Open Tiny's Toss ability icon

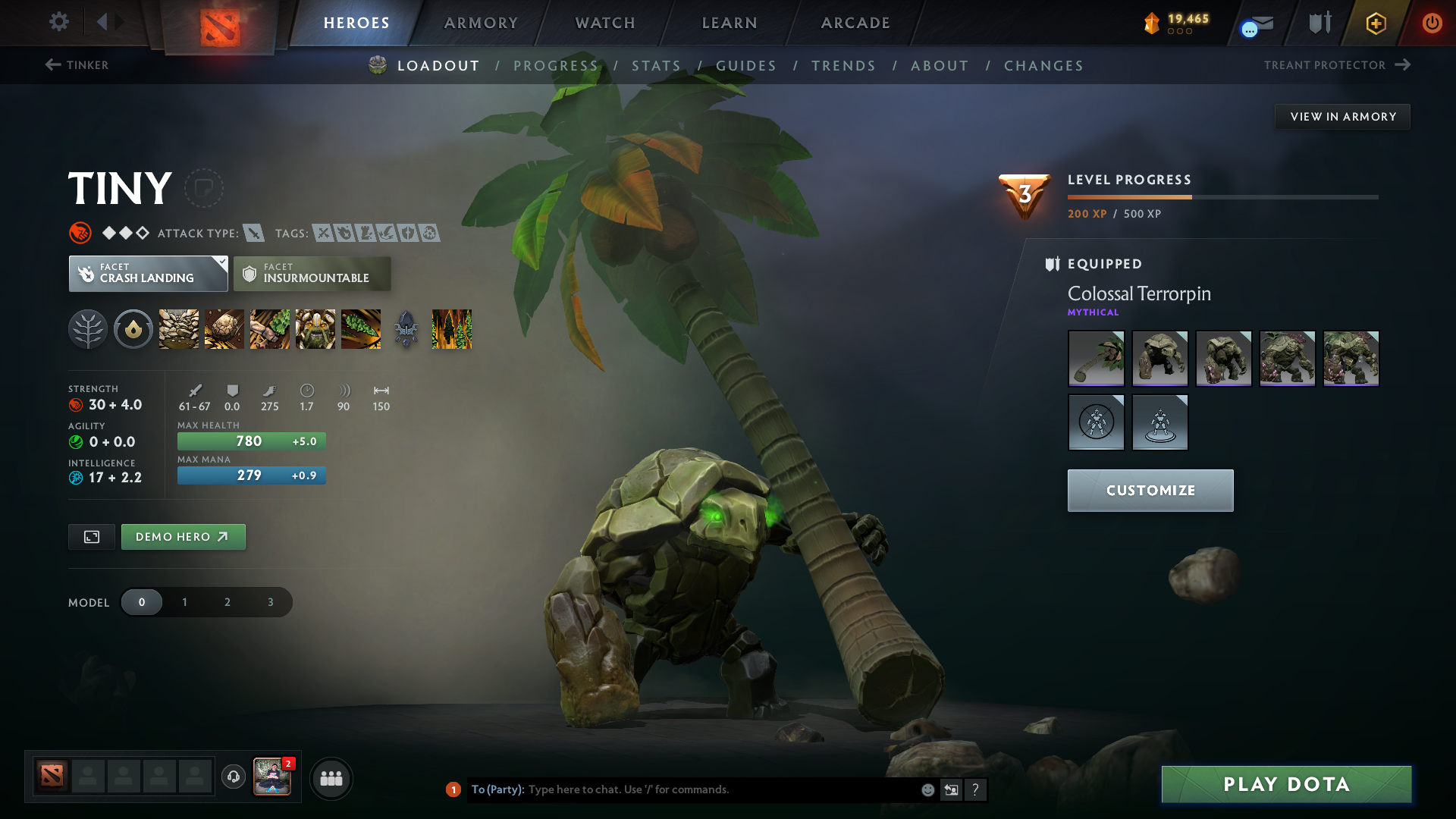pos(224,329)
